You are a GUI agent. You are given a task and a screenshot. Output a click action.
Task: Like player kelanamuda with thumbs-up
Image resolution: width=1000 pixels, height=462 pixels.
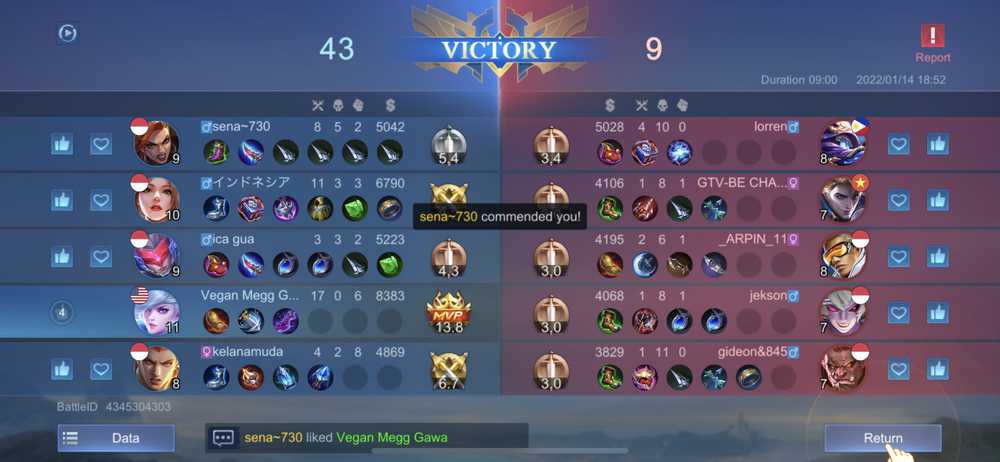coord(62,370)
